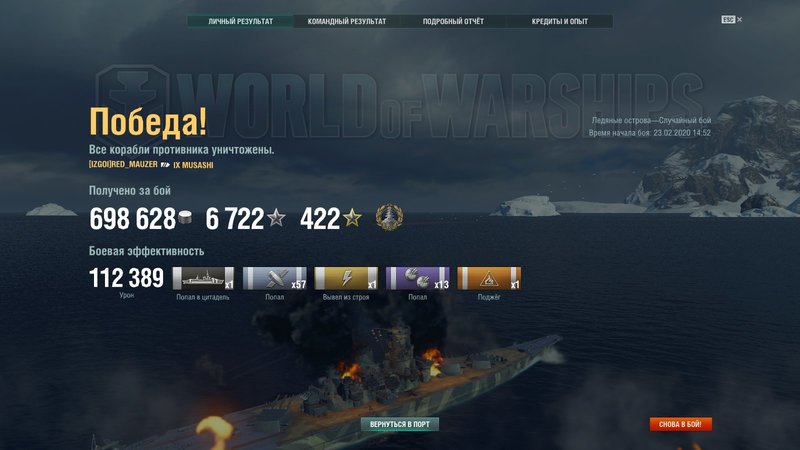Show the Подробный отчёт tab
This screenshot has width=800, height=450.
453,21
